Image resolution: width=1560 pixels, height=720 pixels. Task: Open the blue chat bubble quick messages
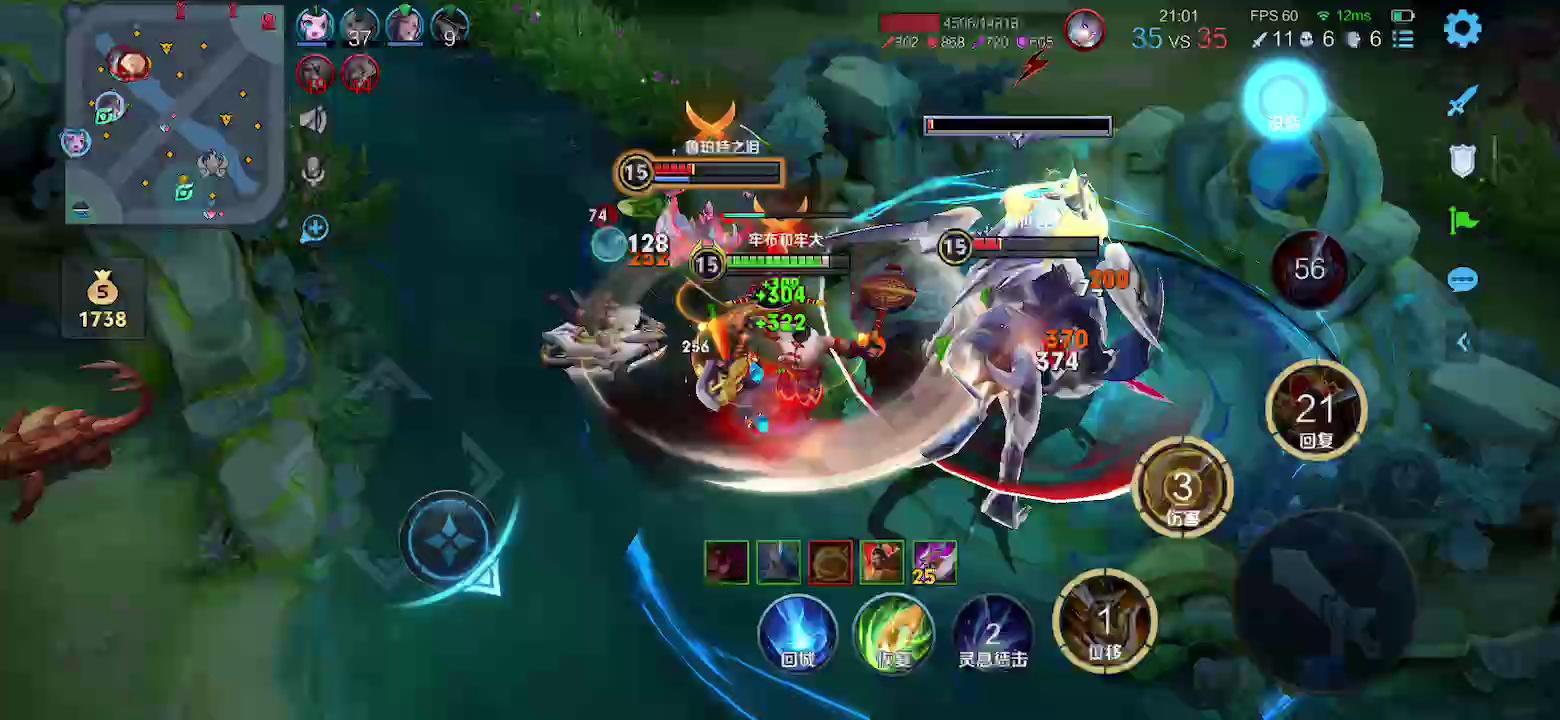pyautogui.click(x=1462, y=280)
